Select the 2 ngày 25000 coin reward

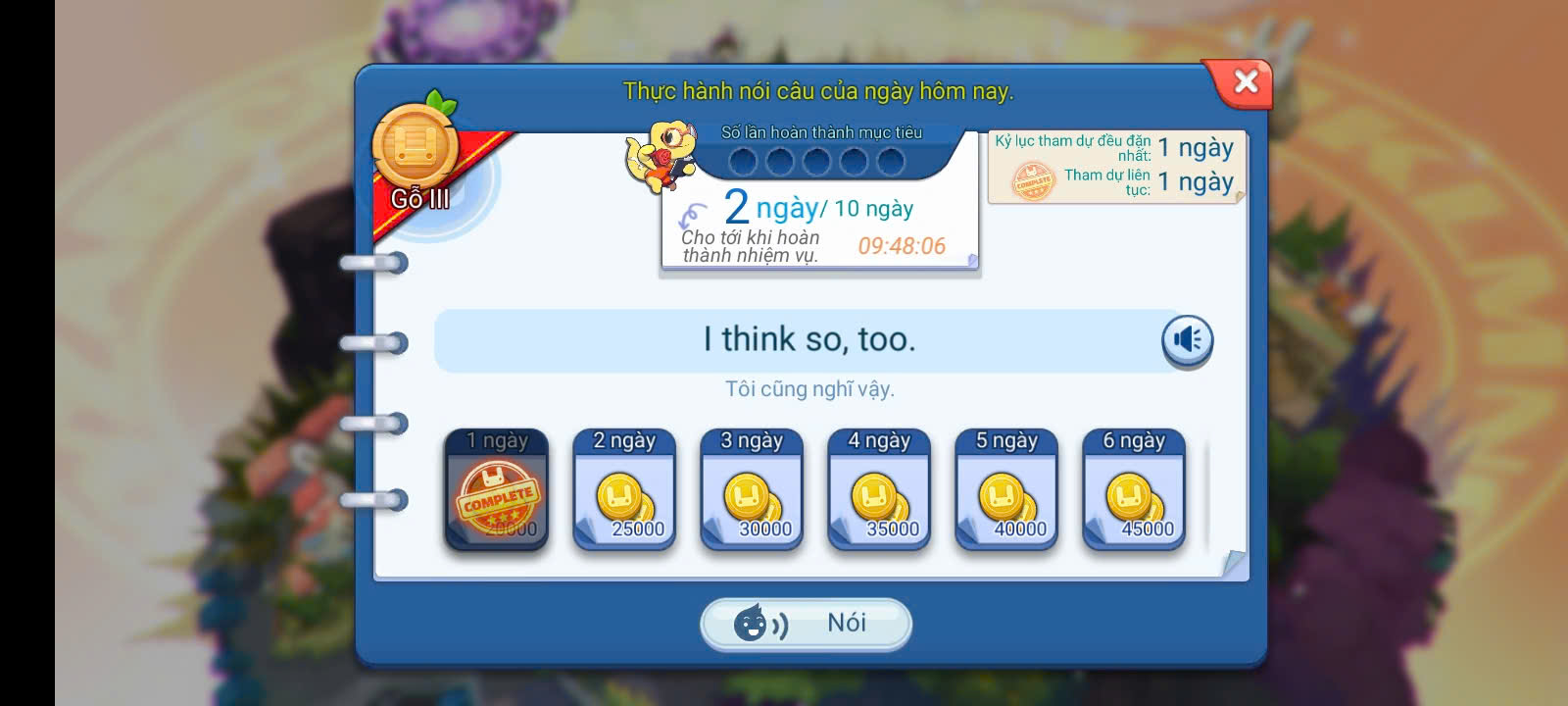tap(624, 490)
